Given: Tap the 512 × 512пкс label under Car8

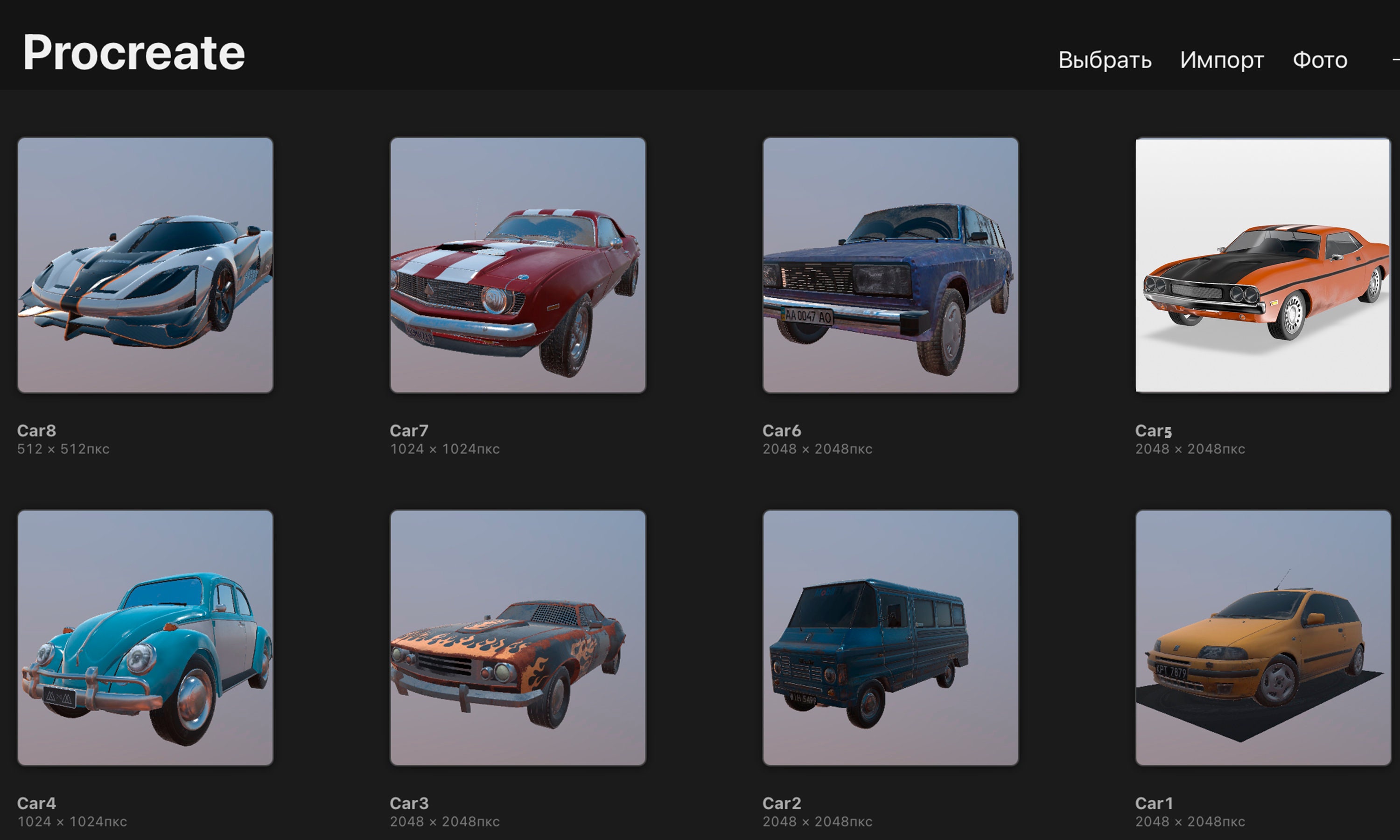Looking at the screenshot, I should click(64, 448).
